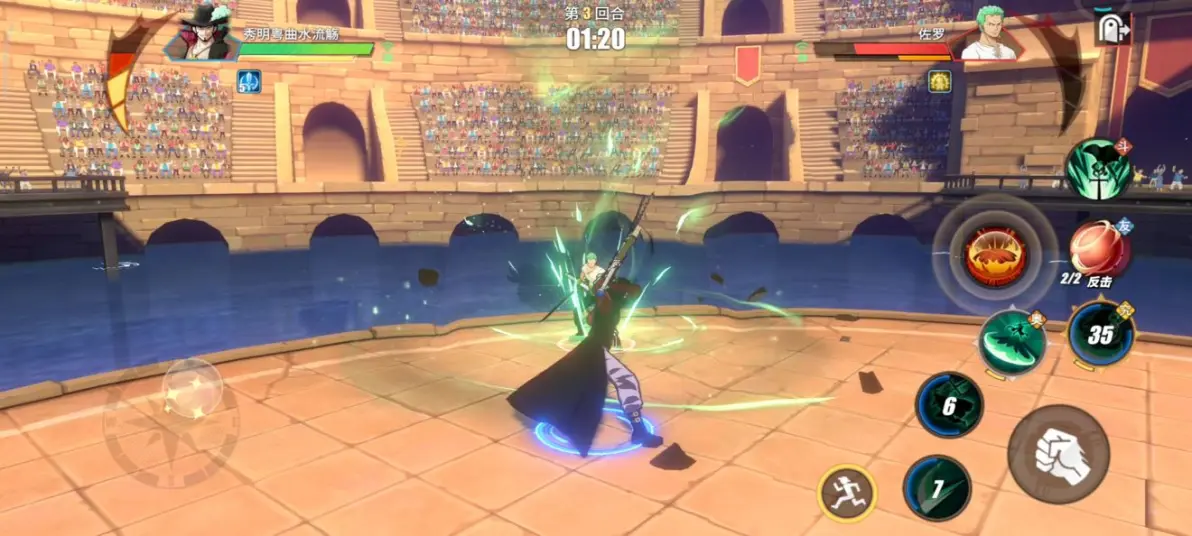Viewport: 1192px width, 536px height.
Task: Use the red 反击 counterattack skill
Action: click(1100, 250)
